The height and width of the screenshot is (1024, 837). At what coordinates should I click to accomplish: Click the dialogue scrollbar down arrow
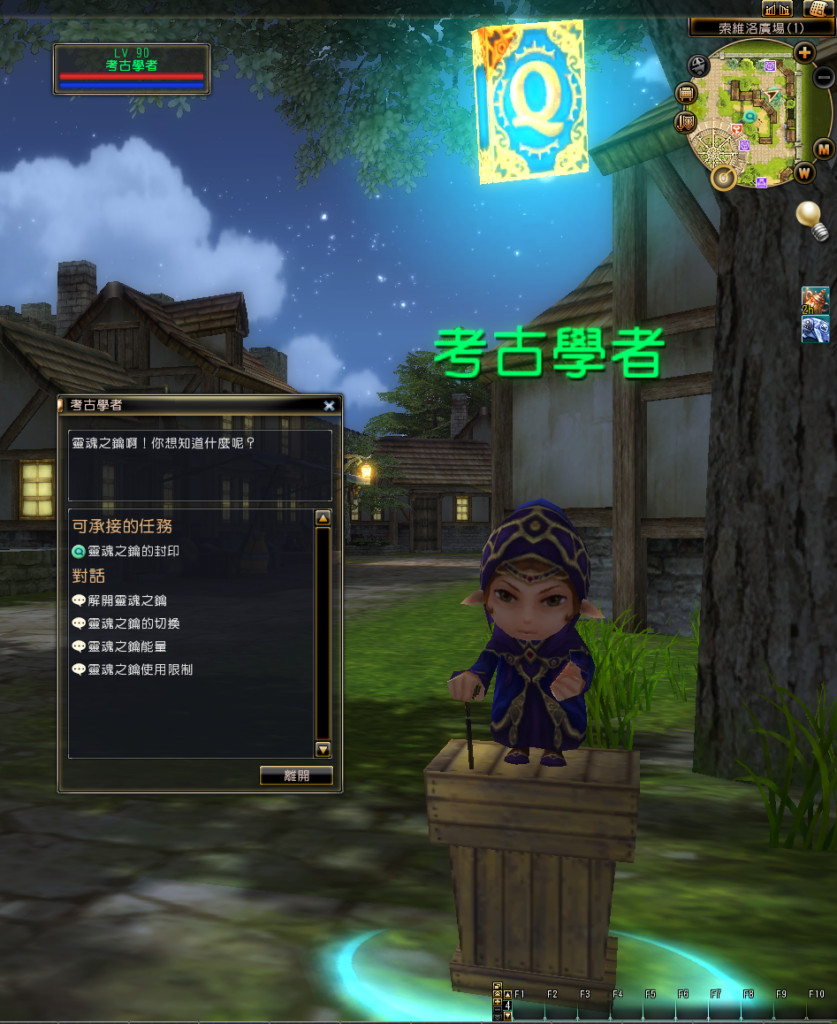click(x=323, y=749)
